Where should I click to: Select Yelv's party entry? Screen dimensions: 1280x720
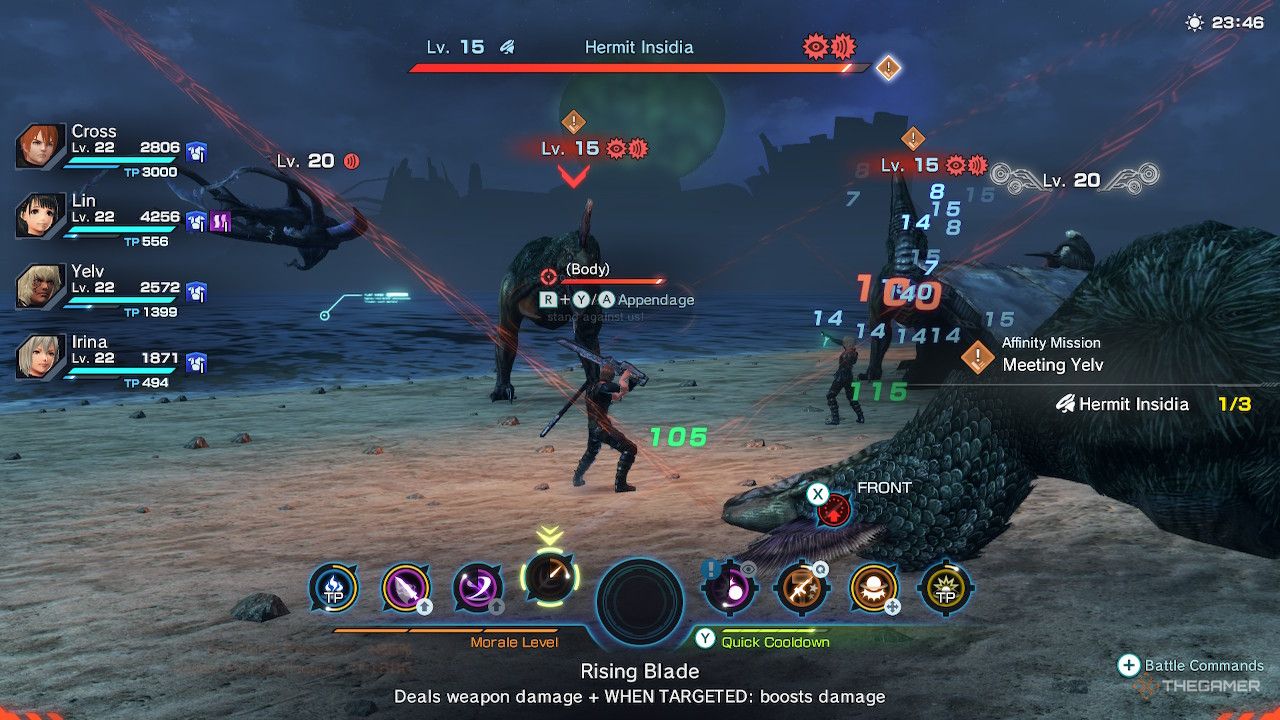(x=40, y=287)
